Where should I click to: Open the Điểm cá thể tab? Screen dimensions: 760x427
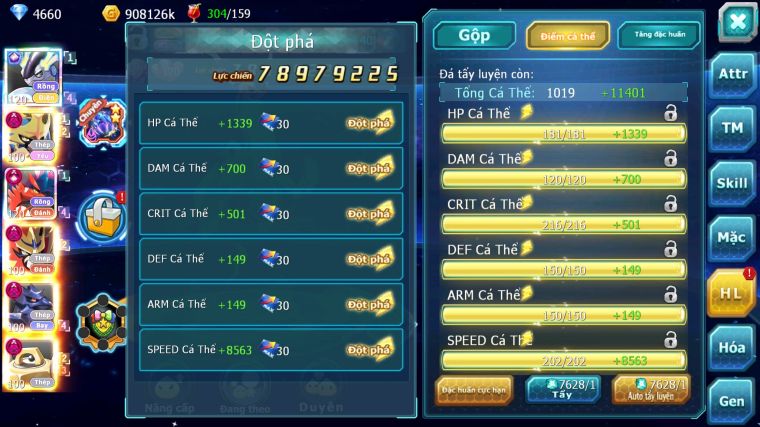click(x=567, y=35)
